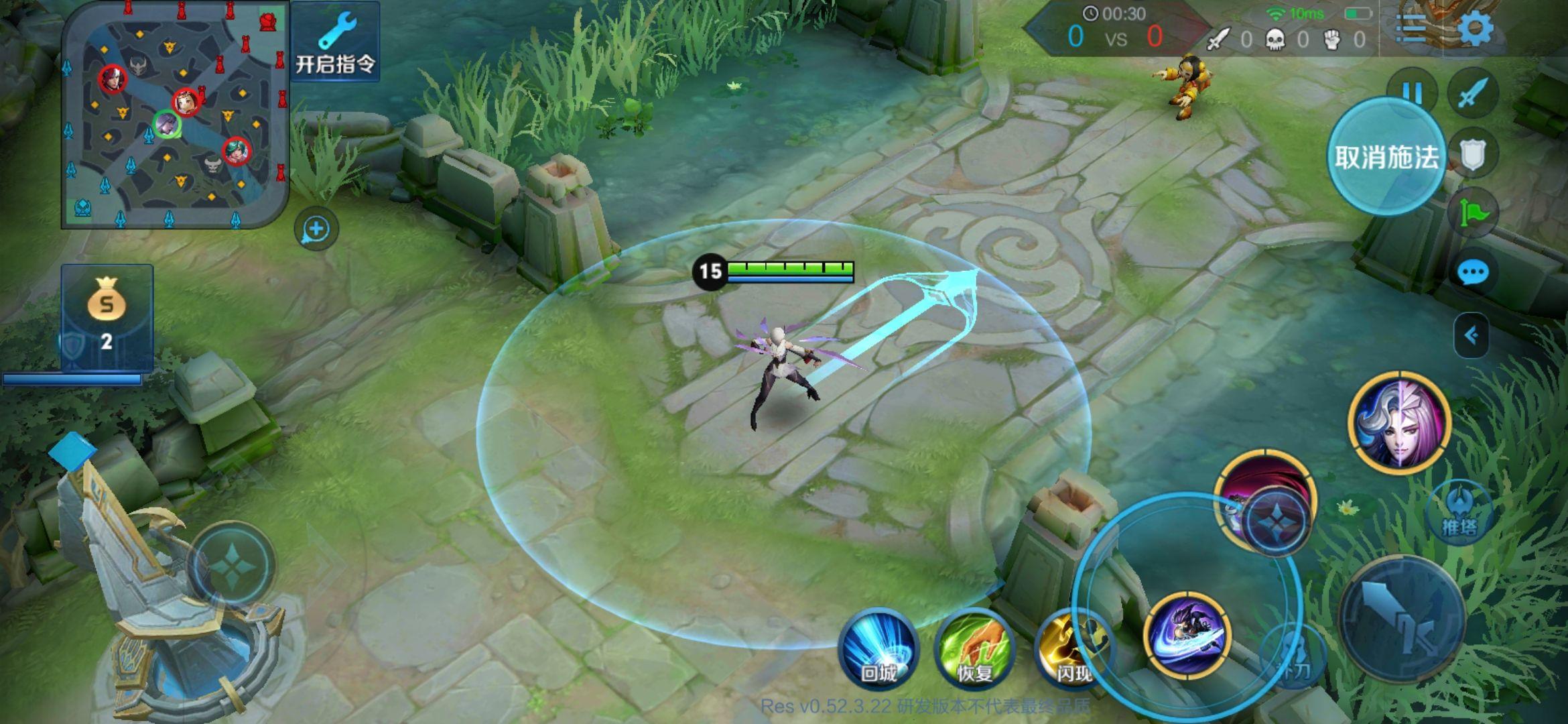Tap the 推塔 tower attack button
This screenshot has height=724, width=1568.
(x=1459, y=512)
